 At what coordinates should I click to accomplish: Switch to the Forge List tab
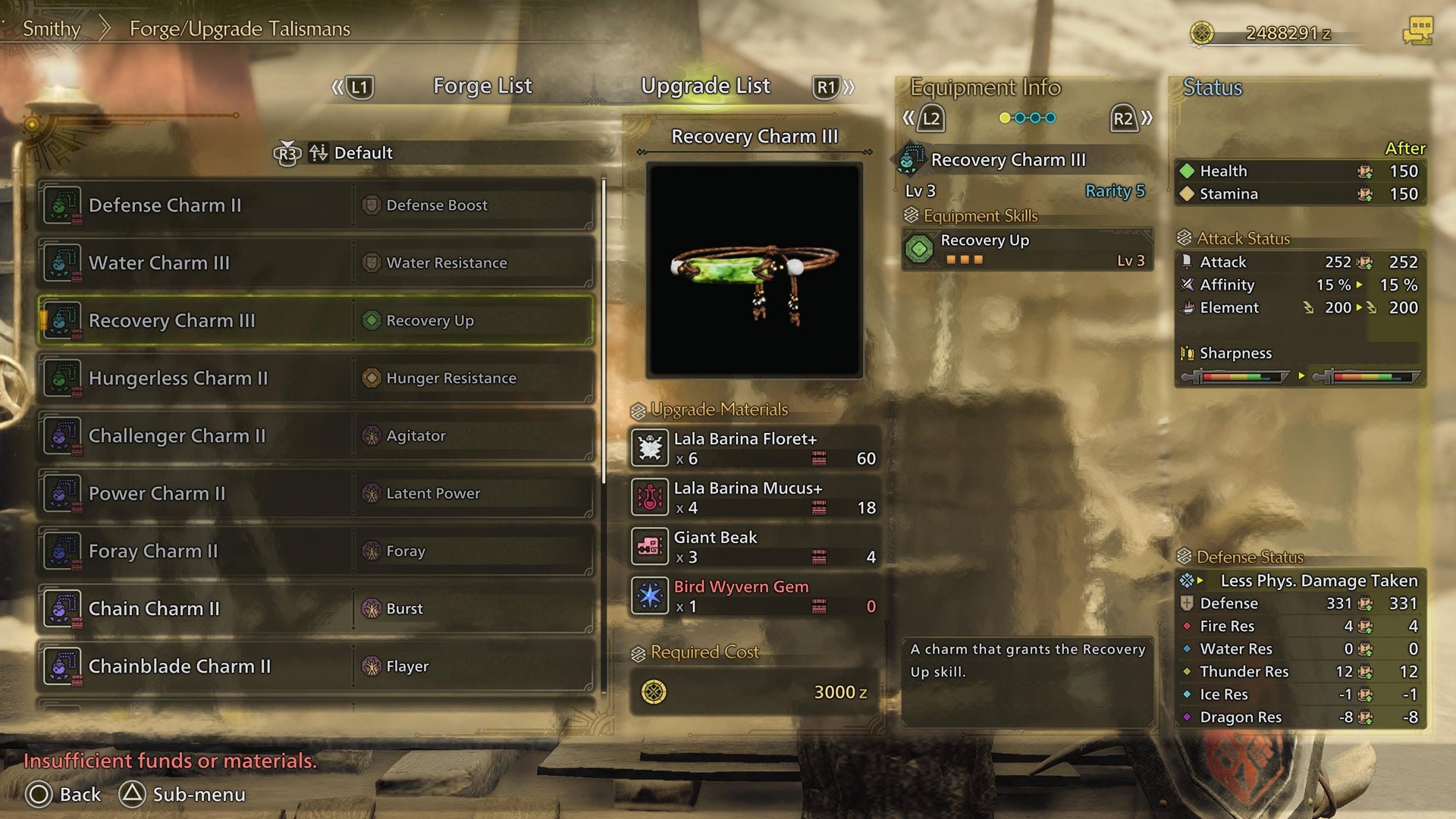coord(482,86)
